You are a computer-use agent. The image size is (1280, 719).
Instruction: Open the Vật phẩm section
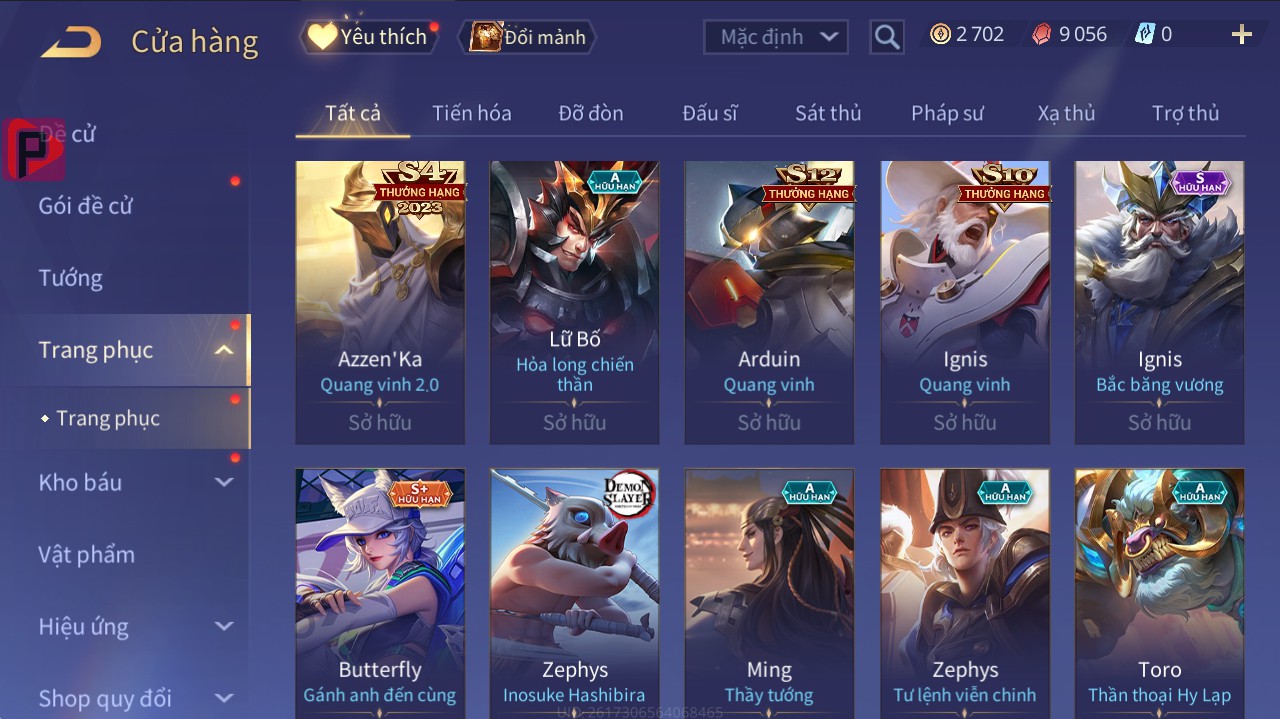[86, 554]
